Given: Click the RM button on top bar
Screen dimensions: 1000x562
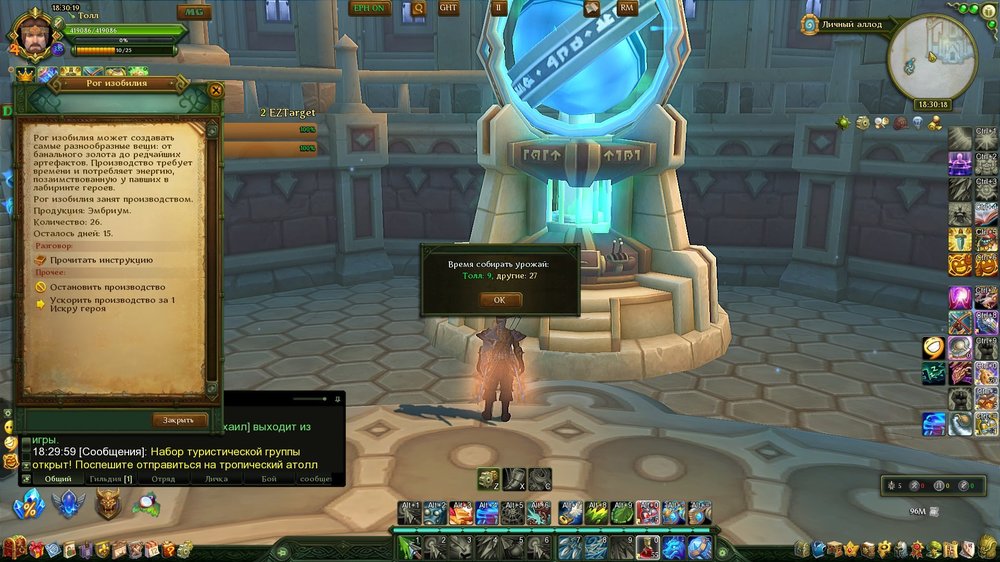Looking at the screenshot, I should click(x=628, y=8).
